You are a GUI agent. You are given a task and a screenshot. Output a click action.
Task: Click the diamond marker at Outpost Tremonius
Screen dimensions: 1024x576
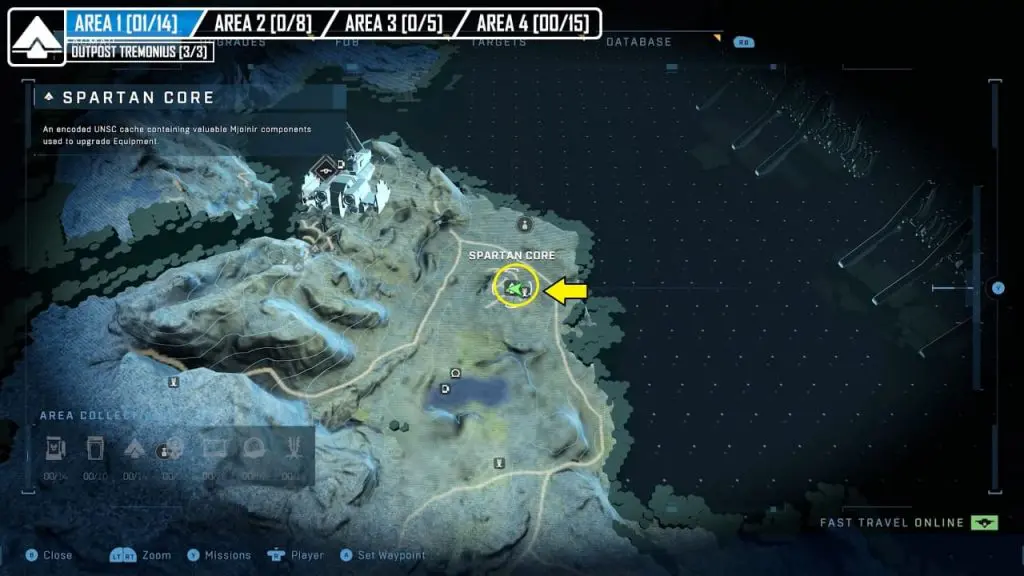(321, 168)
